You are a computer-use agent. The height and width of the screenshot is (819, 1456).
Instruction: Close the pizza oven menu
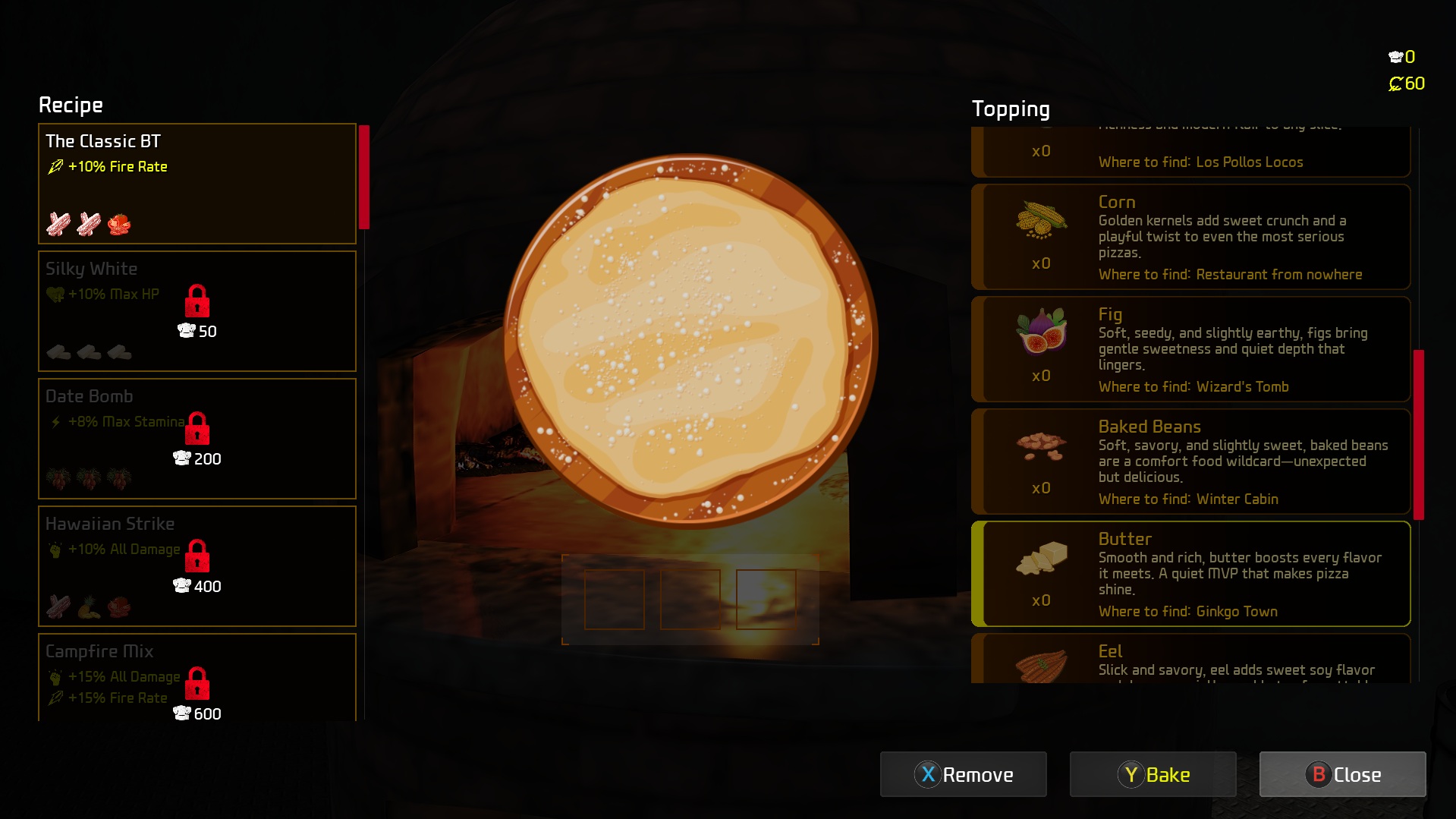coord(1342,774)
